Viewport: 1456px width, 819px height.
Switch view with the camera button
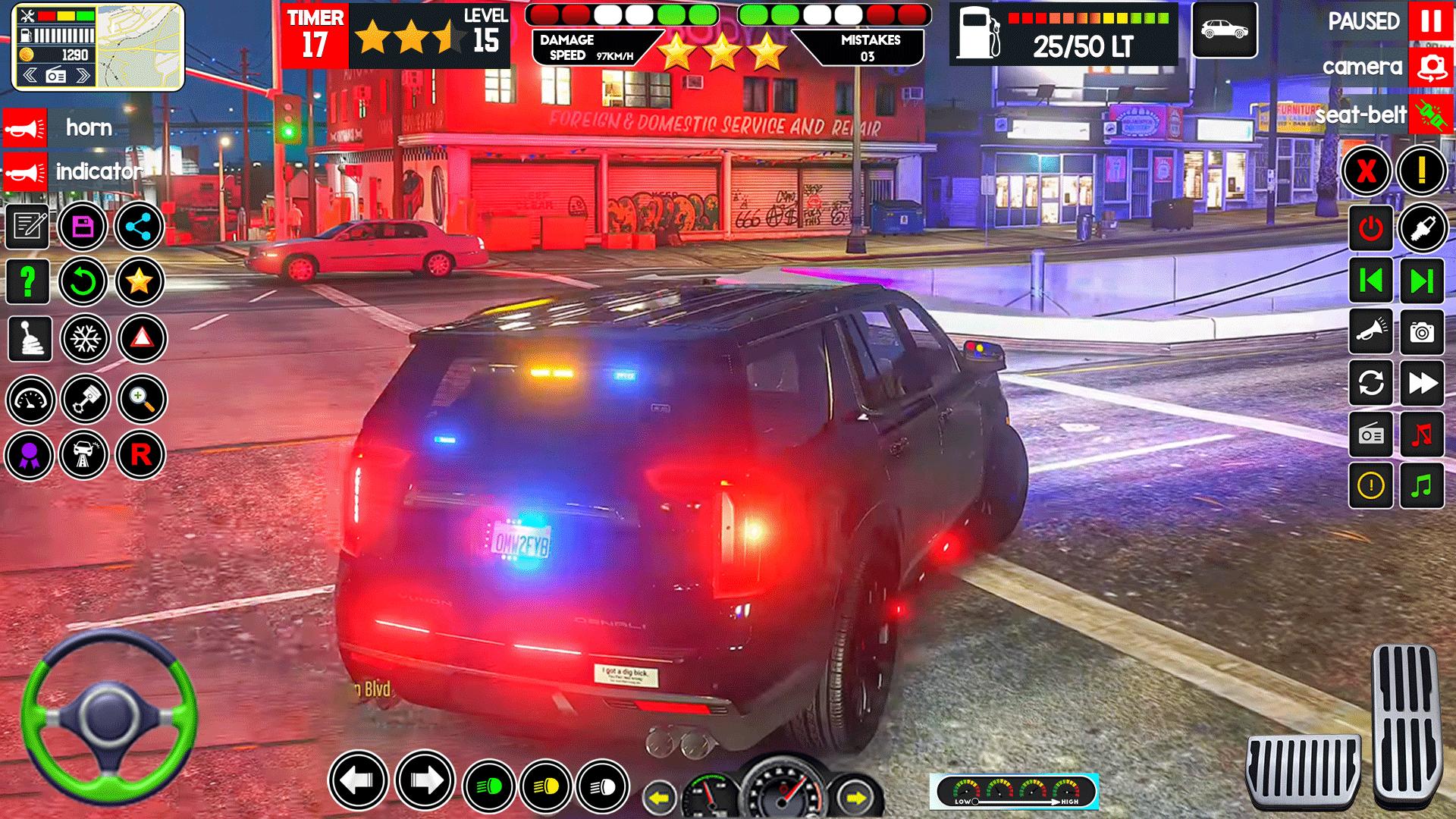point(1431,68)
